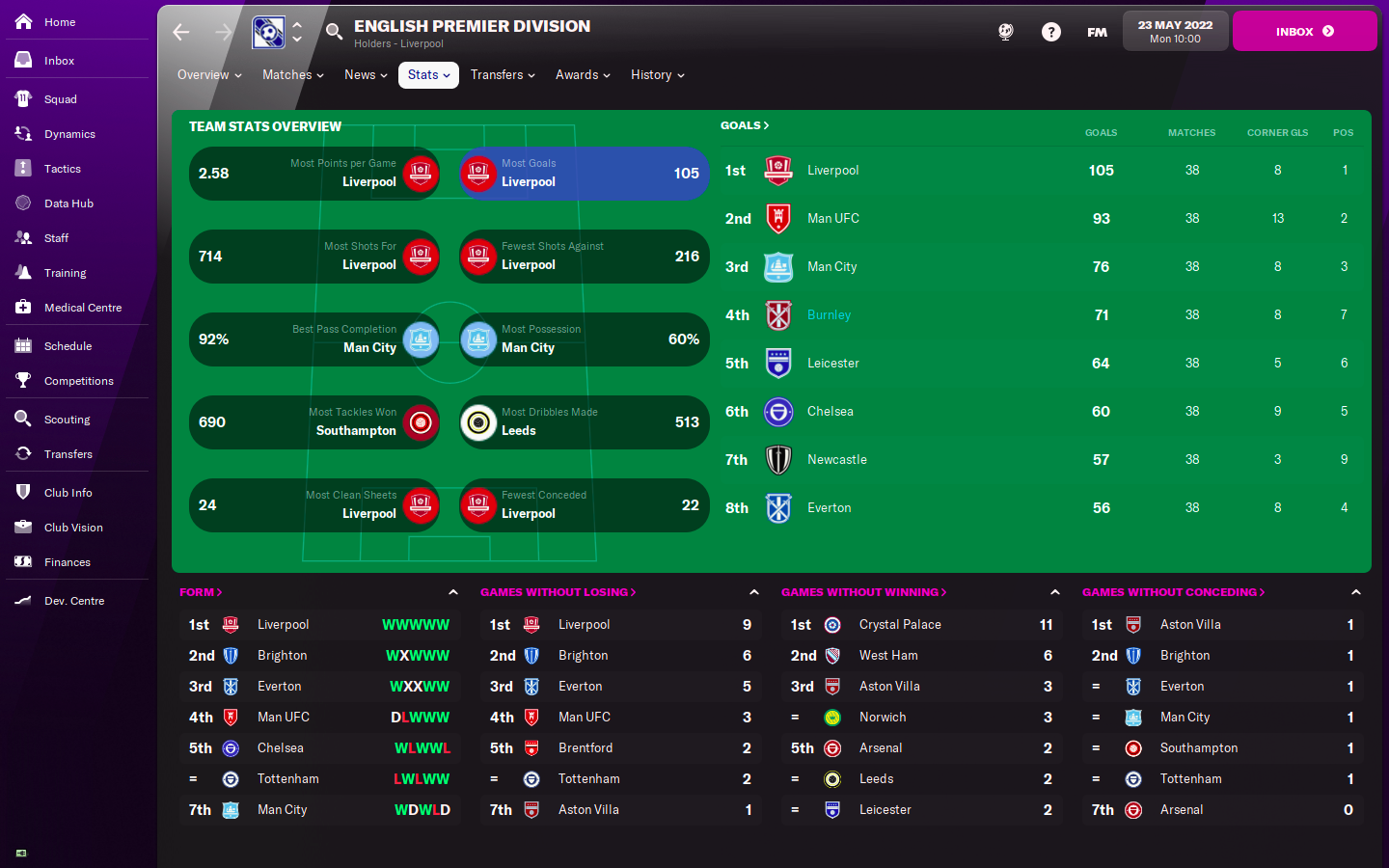
Task: Open the Most Possession Man City card
Action: coord(585,339)
